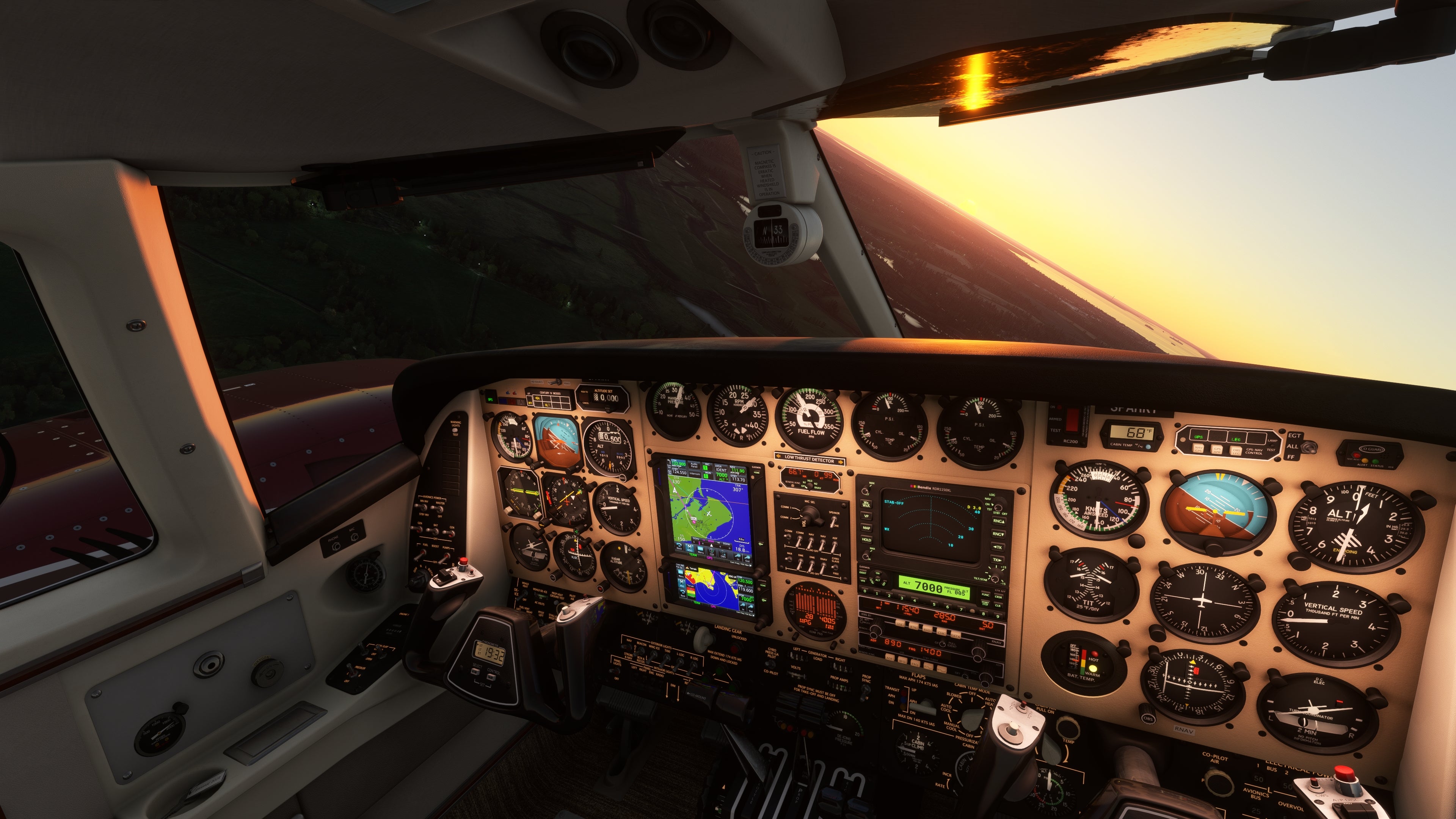Click CLR on the GTX 327 transponder
Image resolution: width=1456 pixels, height=819 pixels.
pyautogui.click(x=998, y=606)
